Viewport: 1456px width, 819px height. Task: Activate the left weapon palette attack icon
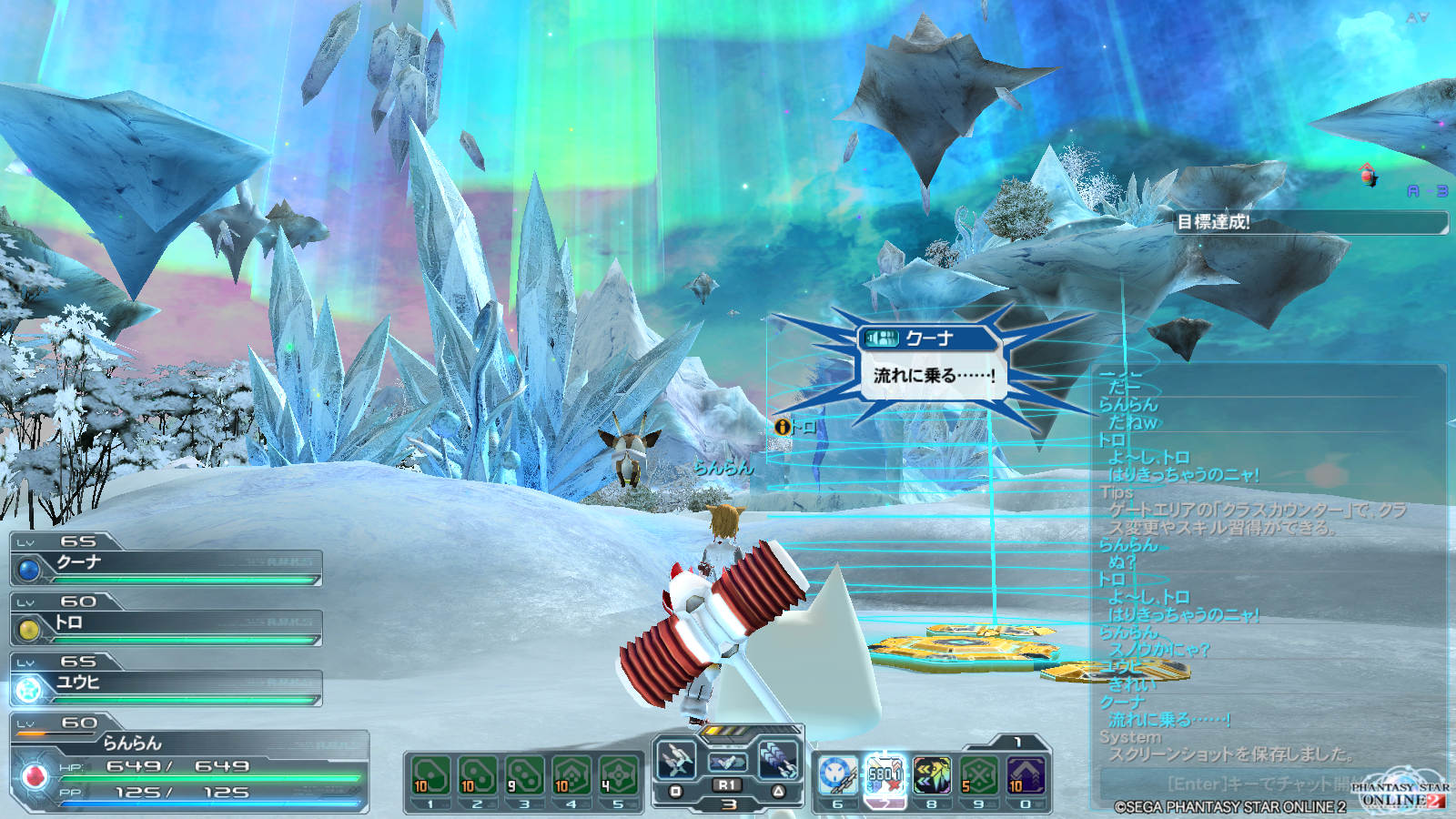pos(676,758)
